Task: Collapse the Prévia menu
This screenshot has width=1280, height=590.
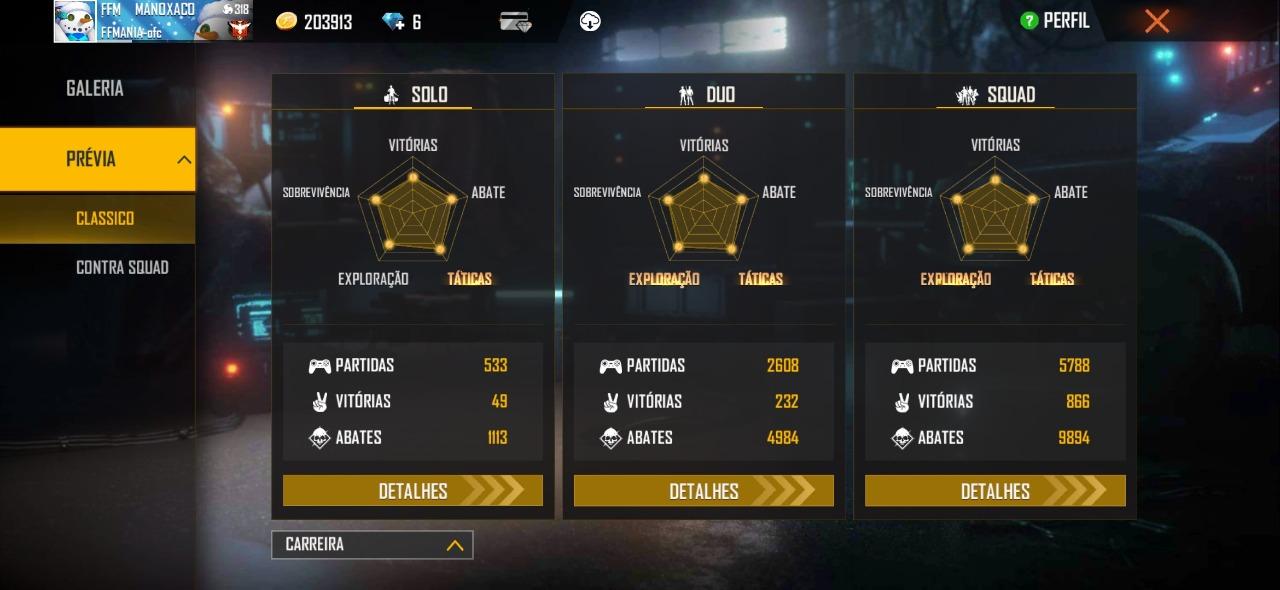Action: 184,159
